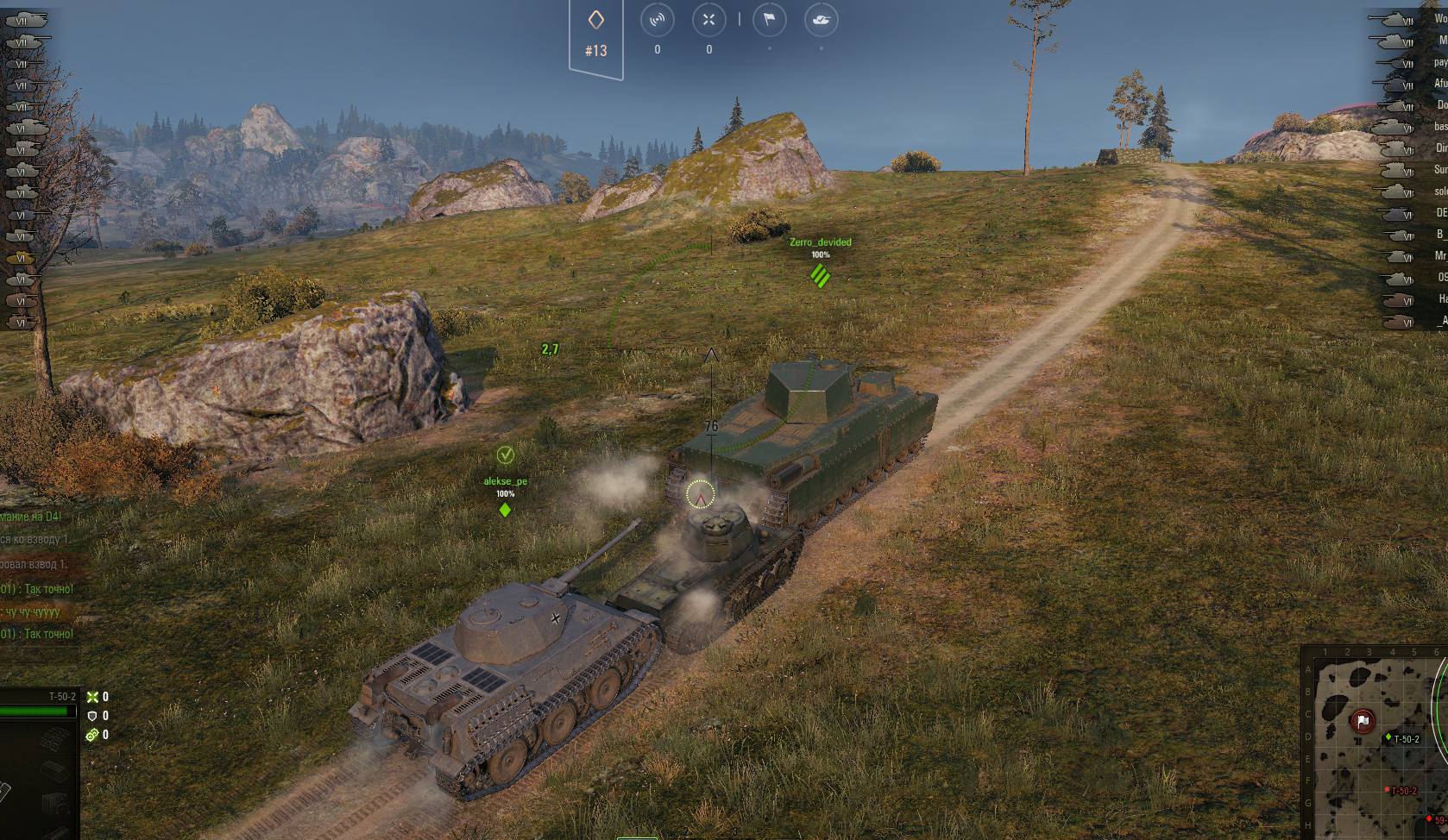Select the spotting radio-wave icon
The width and height of the screenshot is (1448, 840).
click(658, 21)
